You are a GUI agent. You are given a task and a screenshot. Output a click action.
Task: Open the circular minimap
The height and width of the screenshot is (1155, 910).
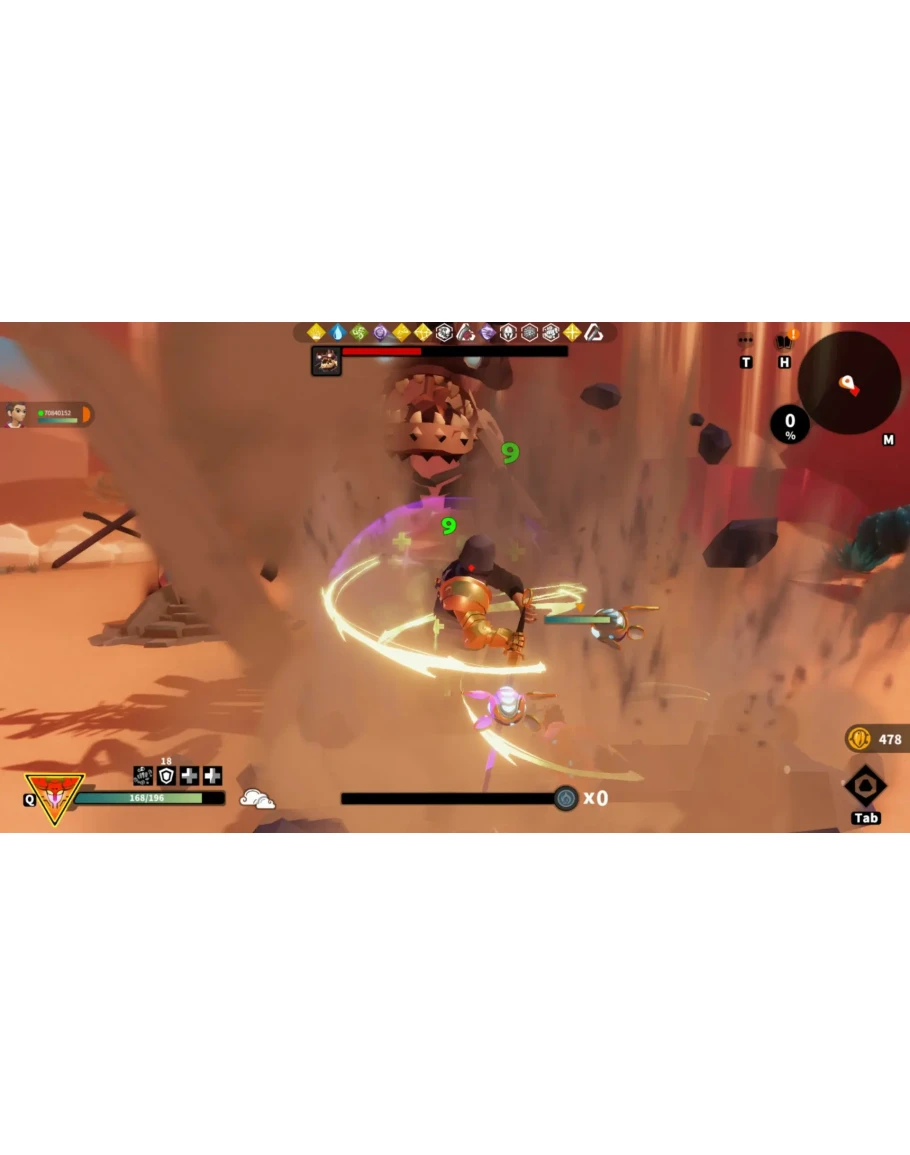pos(849,383)
